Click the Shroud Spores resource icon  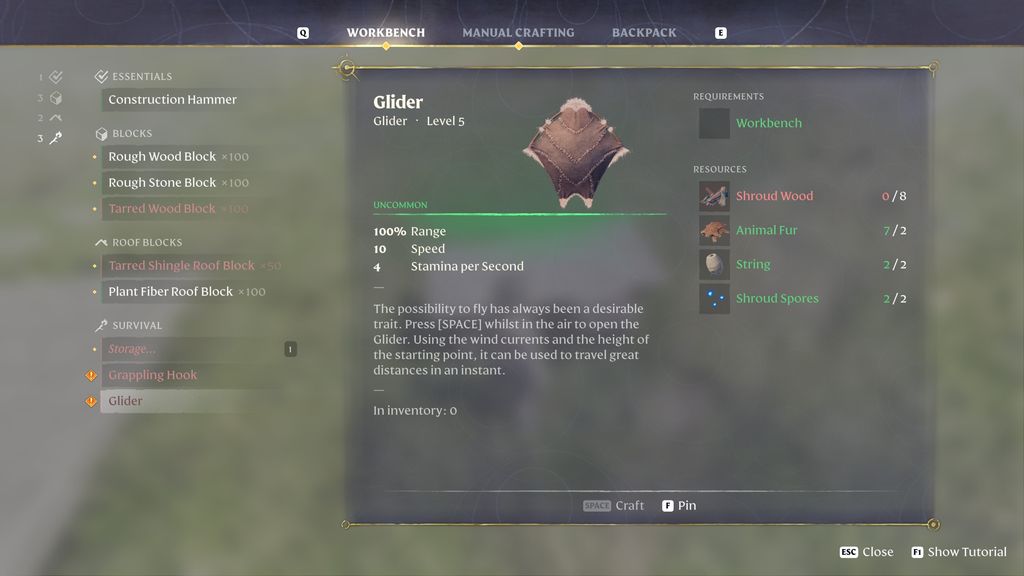click(714, 299)
